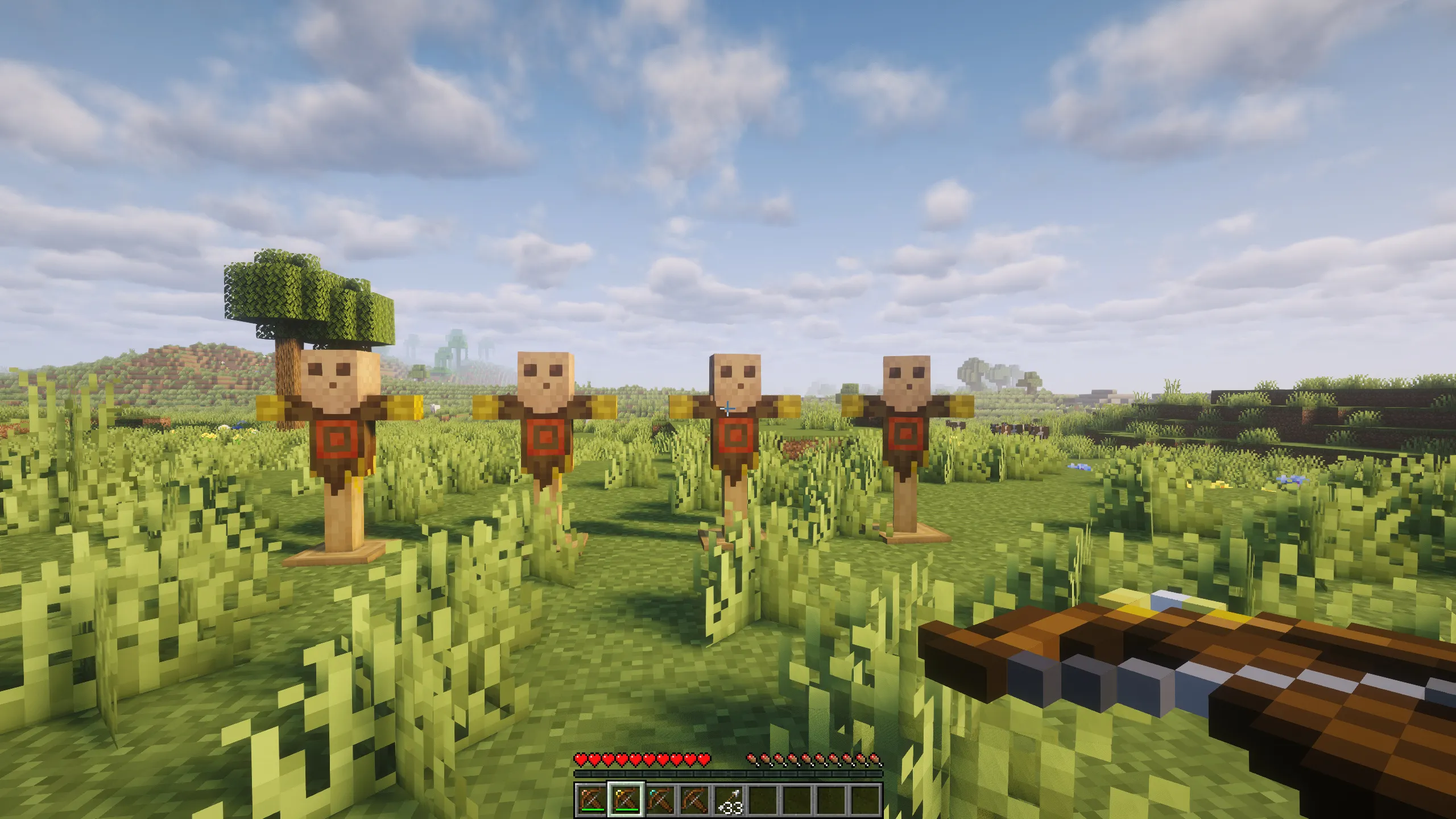Click the leftmost red heart on the health bar
Screen dimensions: 1456x819
(x=581, y=759)
